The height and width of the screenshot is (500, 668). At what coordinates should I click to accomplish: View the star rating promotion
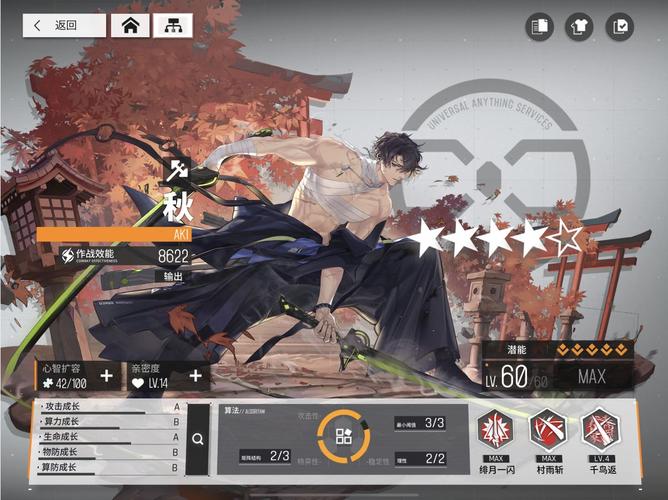pos(498,238)
